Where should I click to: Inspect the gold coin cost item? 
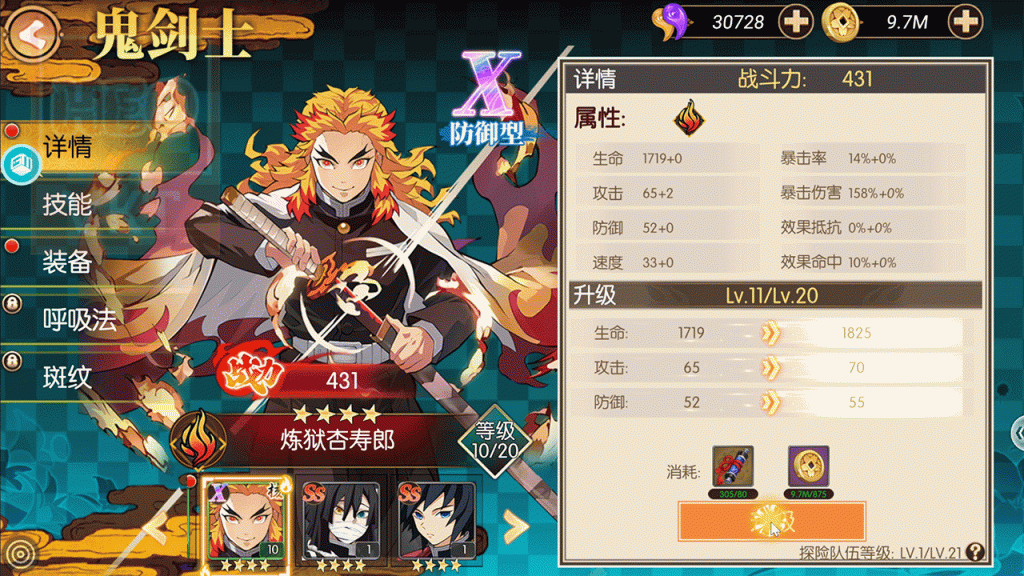[x=808, y=466]
